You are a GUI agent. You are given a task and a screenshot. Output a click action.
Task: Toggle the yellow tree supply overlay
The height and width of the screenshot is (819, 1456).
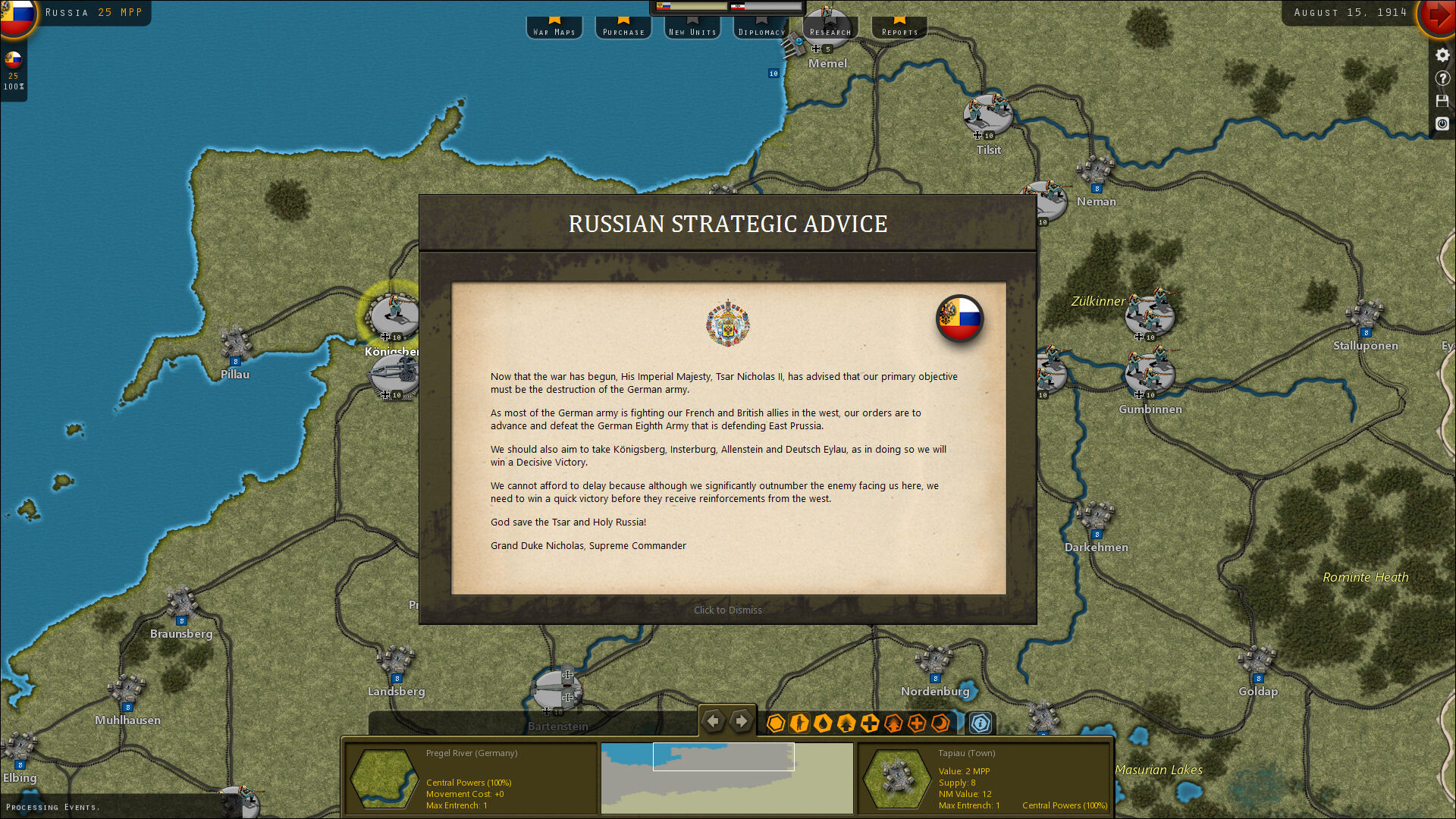click(846, 723)
